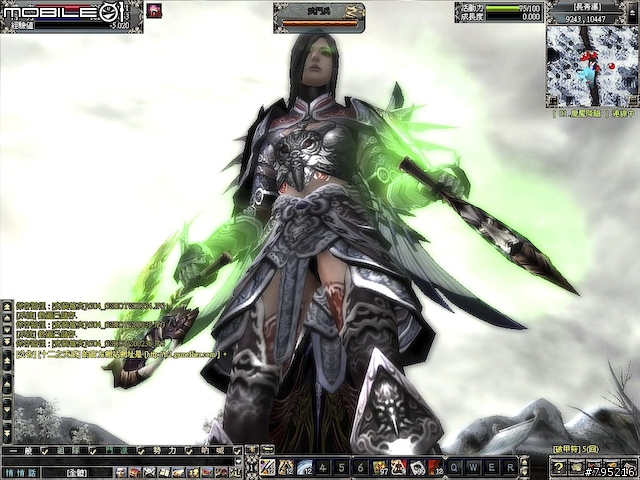This screenshot has width=640, height=480.
Task: Click the small red icon beside character panel
Action: 154,10
